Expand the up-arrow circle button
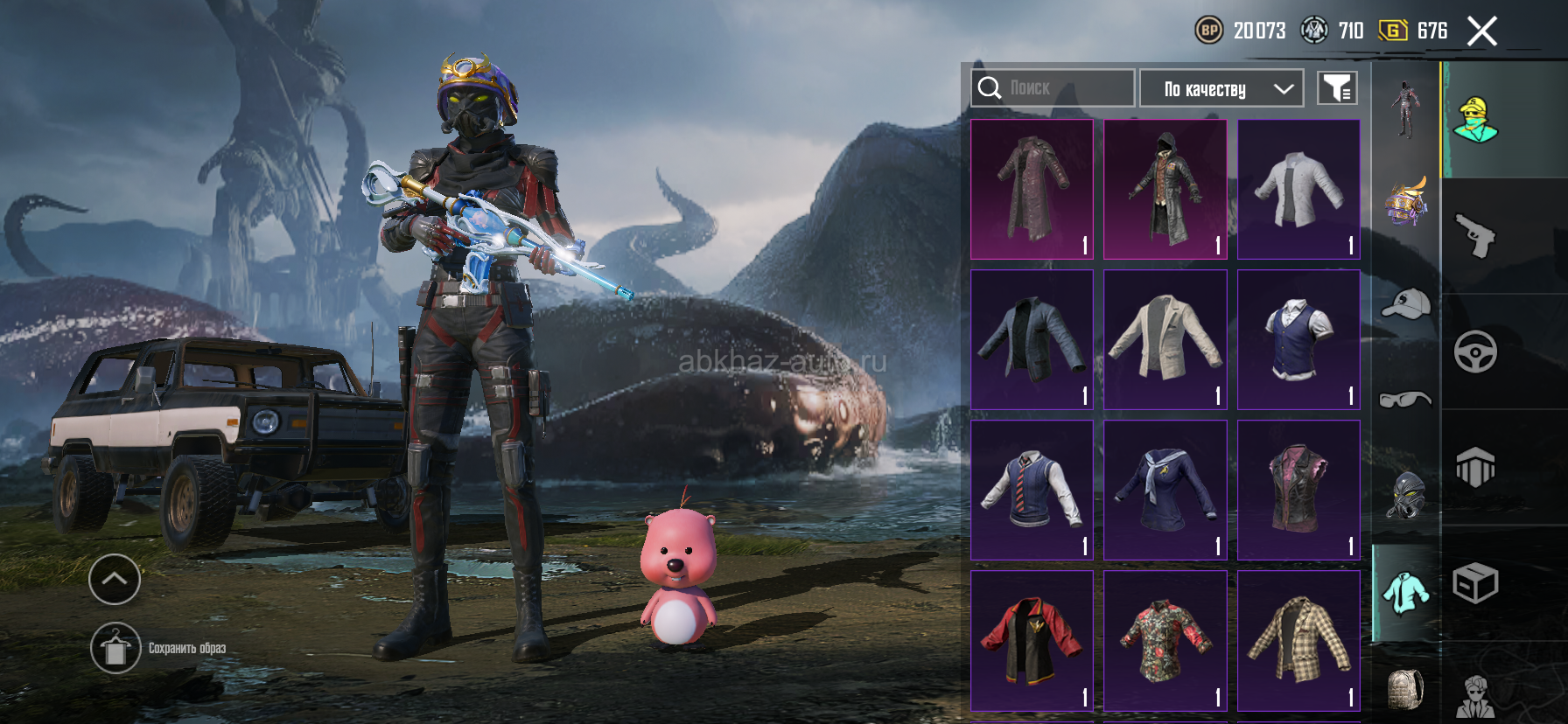The height and width of the screenshot is (724, 1568). click(x=115, y=579)
